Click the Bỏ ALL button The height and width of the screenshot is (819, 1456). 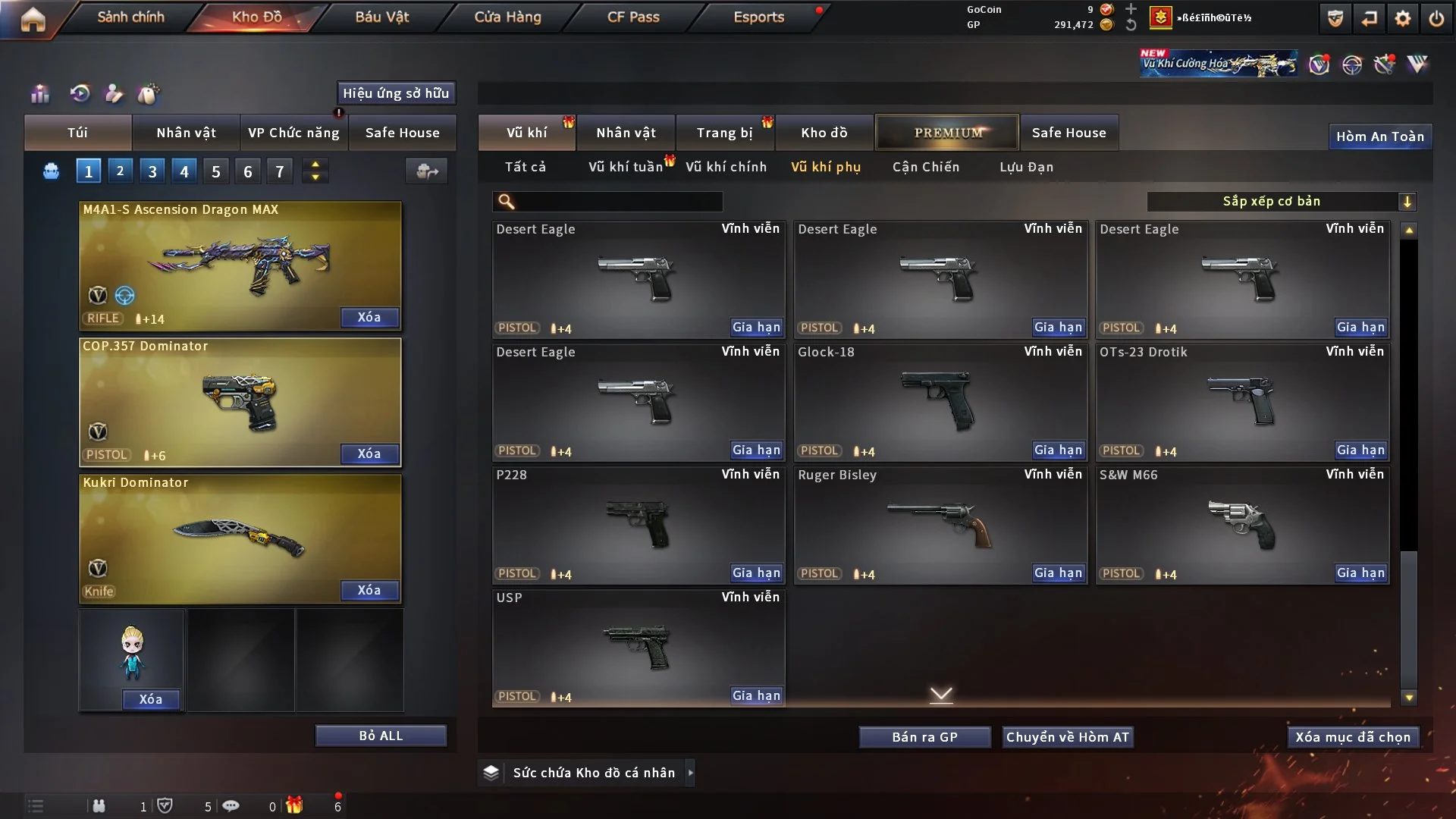pos(381,736)
